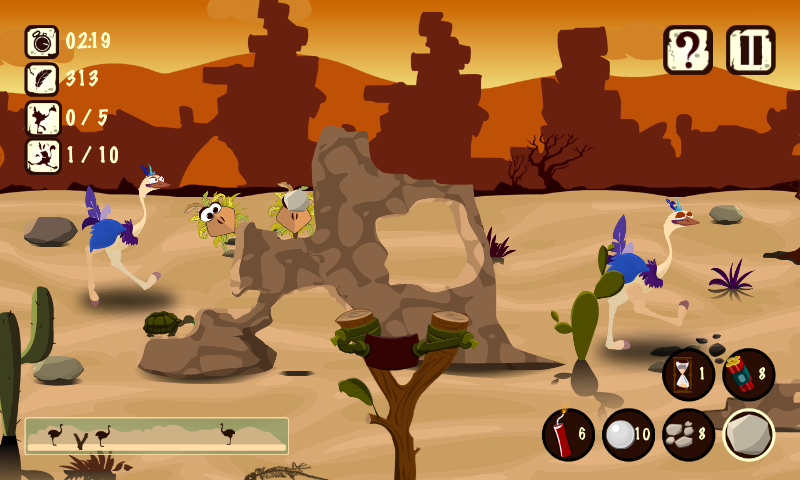Switch to the white ball ammo
This screenshot has width=800, height=480.
tap(628, 435)
